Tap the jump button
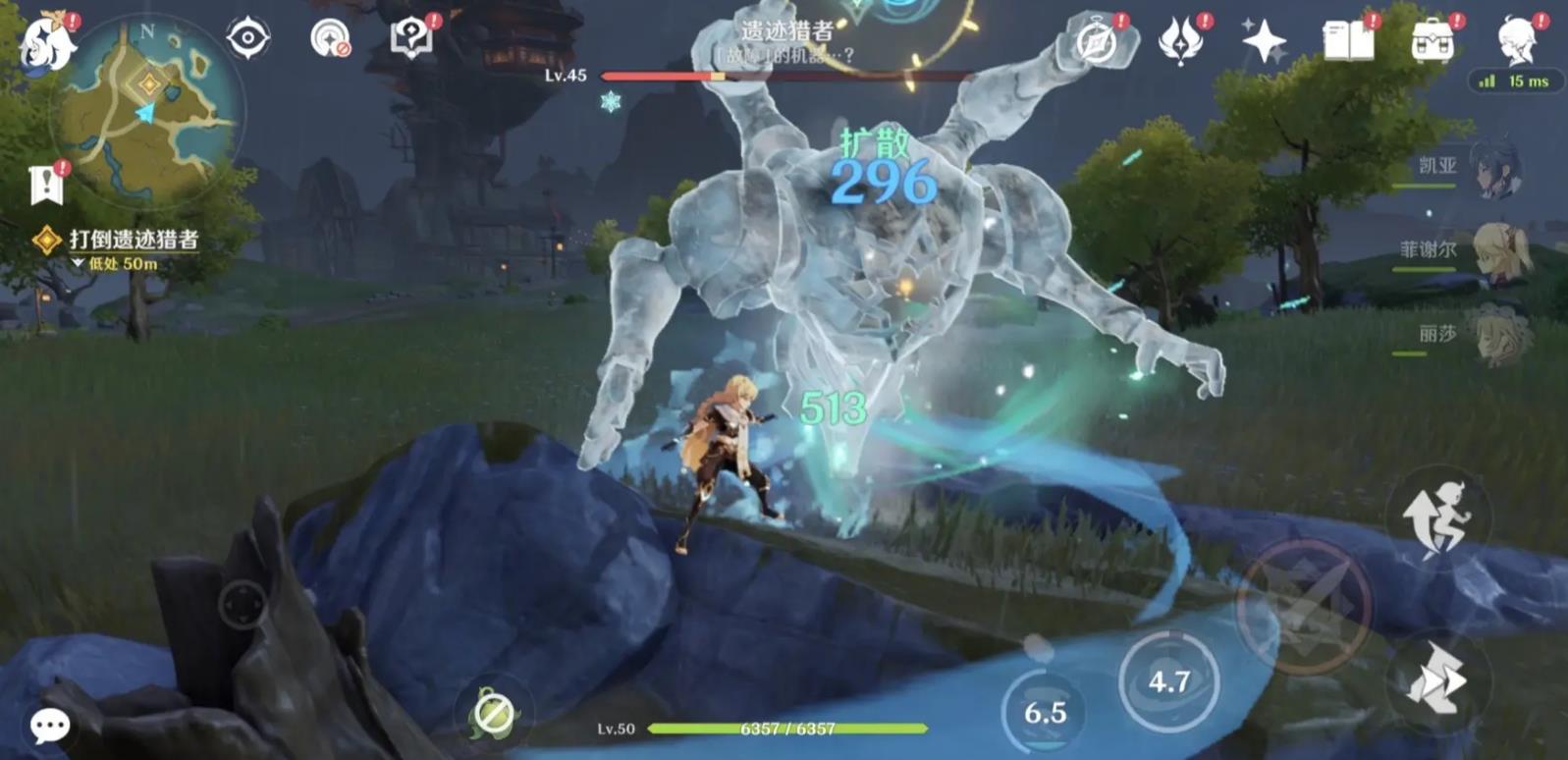The height and width of the screenshot is (760, 1568). 1437,517
